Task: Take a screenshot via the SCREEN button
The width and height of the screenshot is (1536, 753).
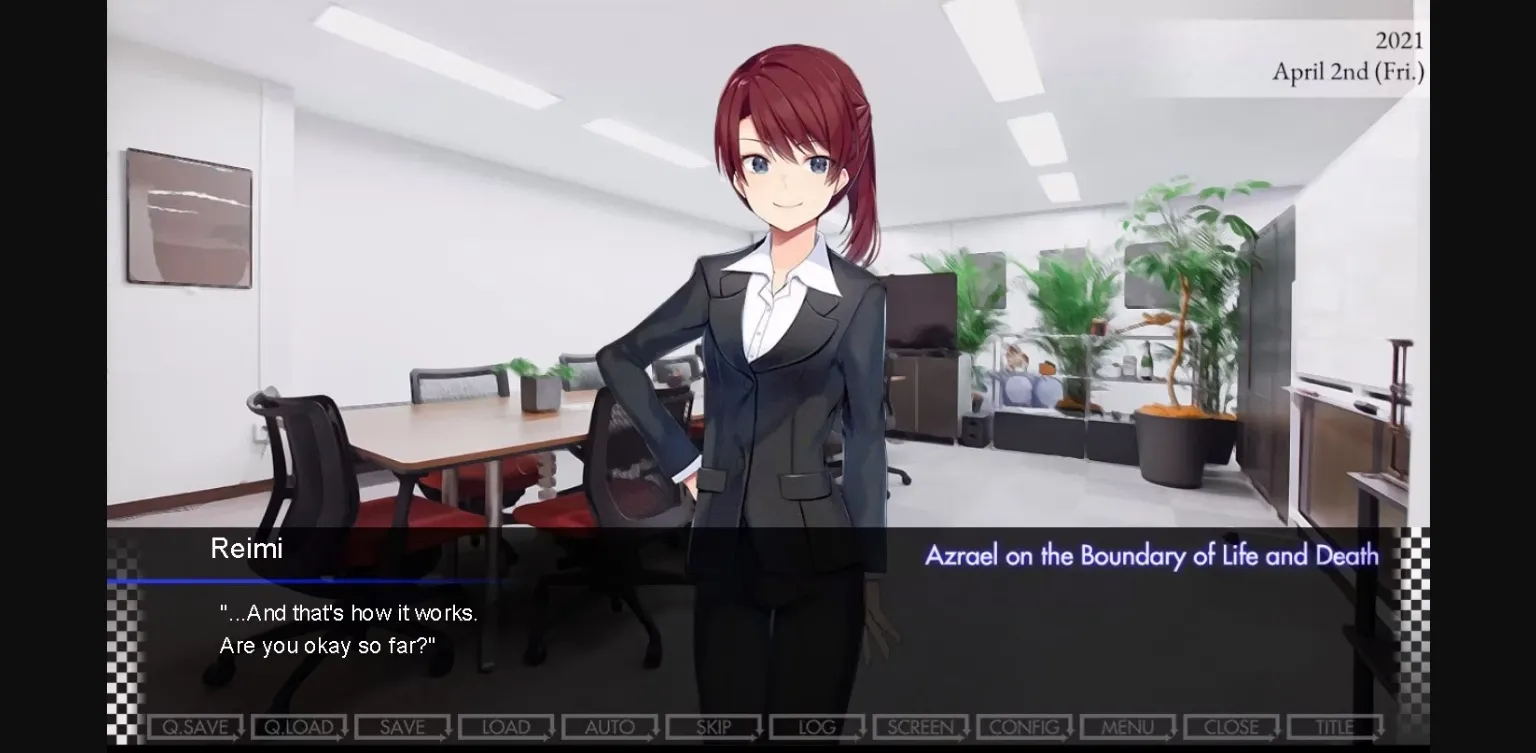Action: [x=919, y=727]
